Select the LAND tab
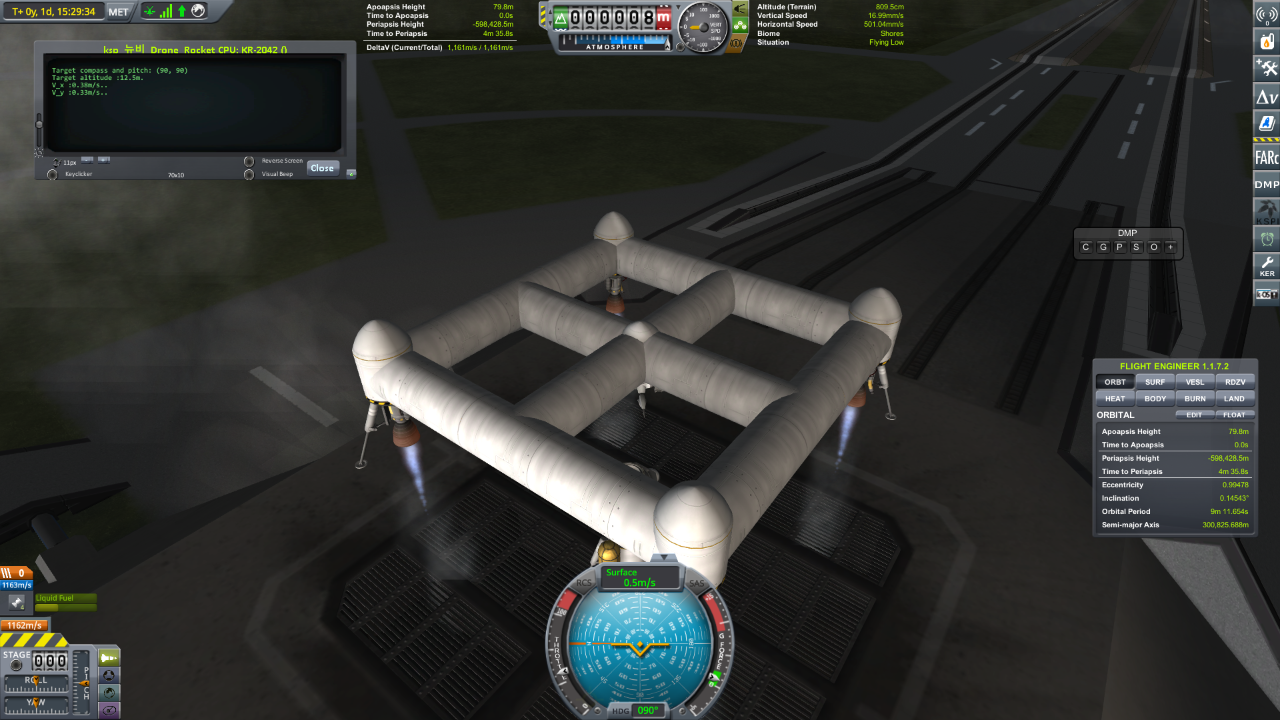 pos(1235,398)
